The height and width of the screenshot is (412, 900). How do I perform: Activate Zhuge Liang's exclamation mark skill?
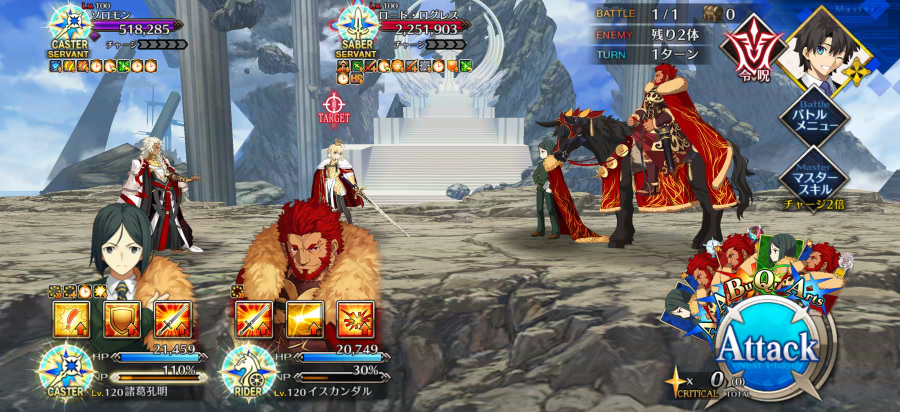(x=70, y=319)
